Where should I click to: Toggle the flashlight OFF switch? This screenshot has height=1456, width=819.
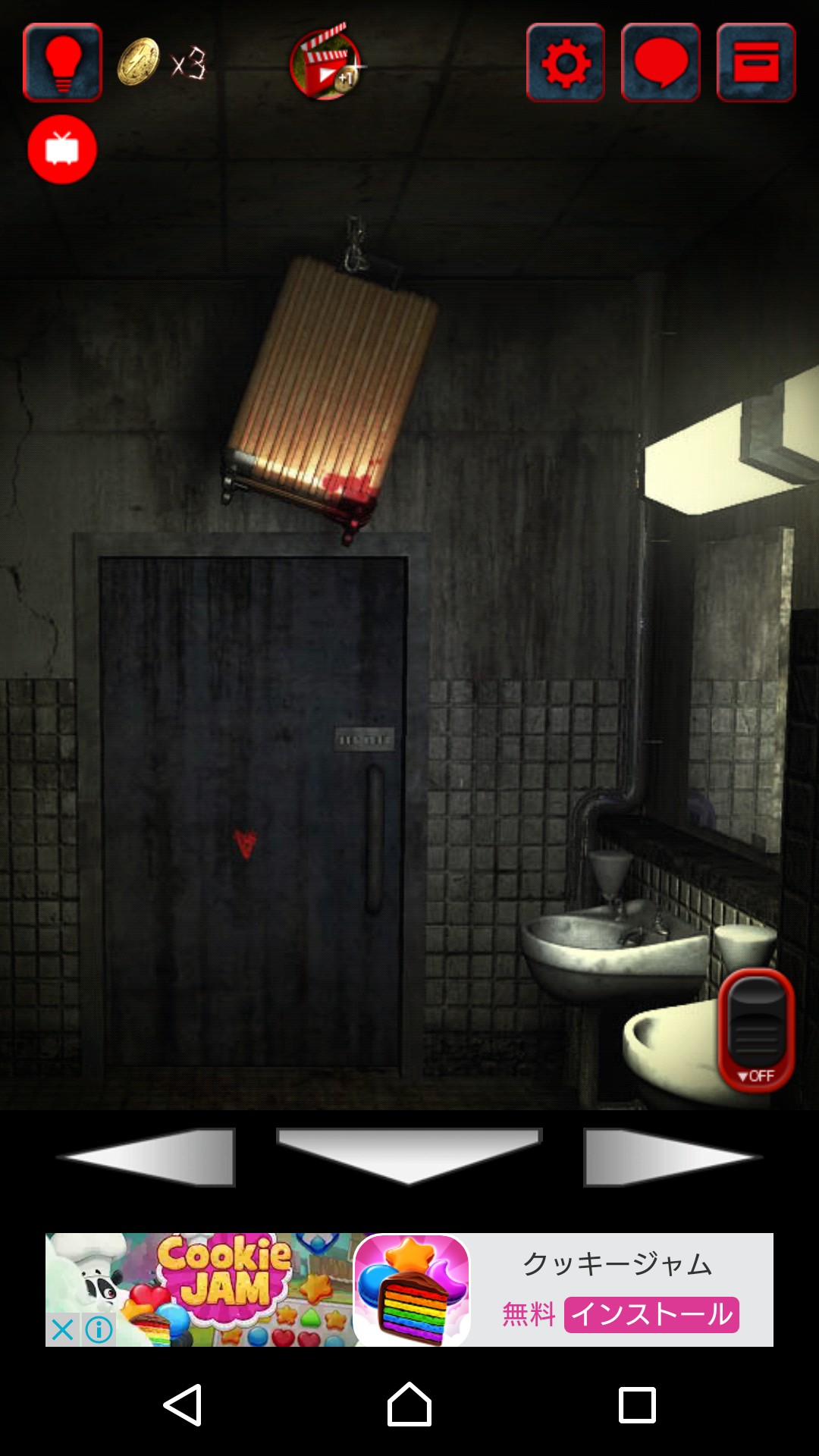coord(756,1029)
